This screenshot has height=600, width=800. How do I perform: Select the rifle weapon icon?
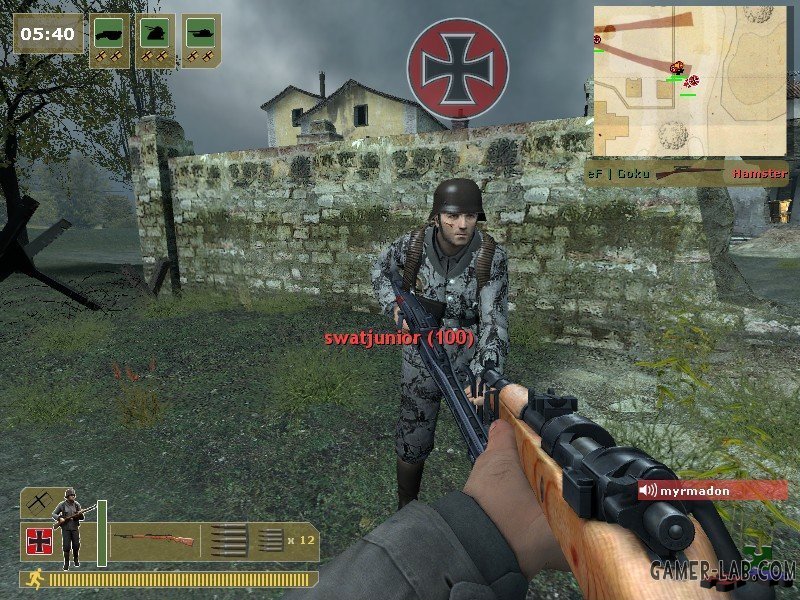pyautogui.click(x=153, y=541)
